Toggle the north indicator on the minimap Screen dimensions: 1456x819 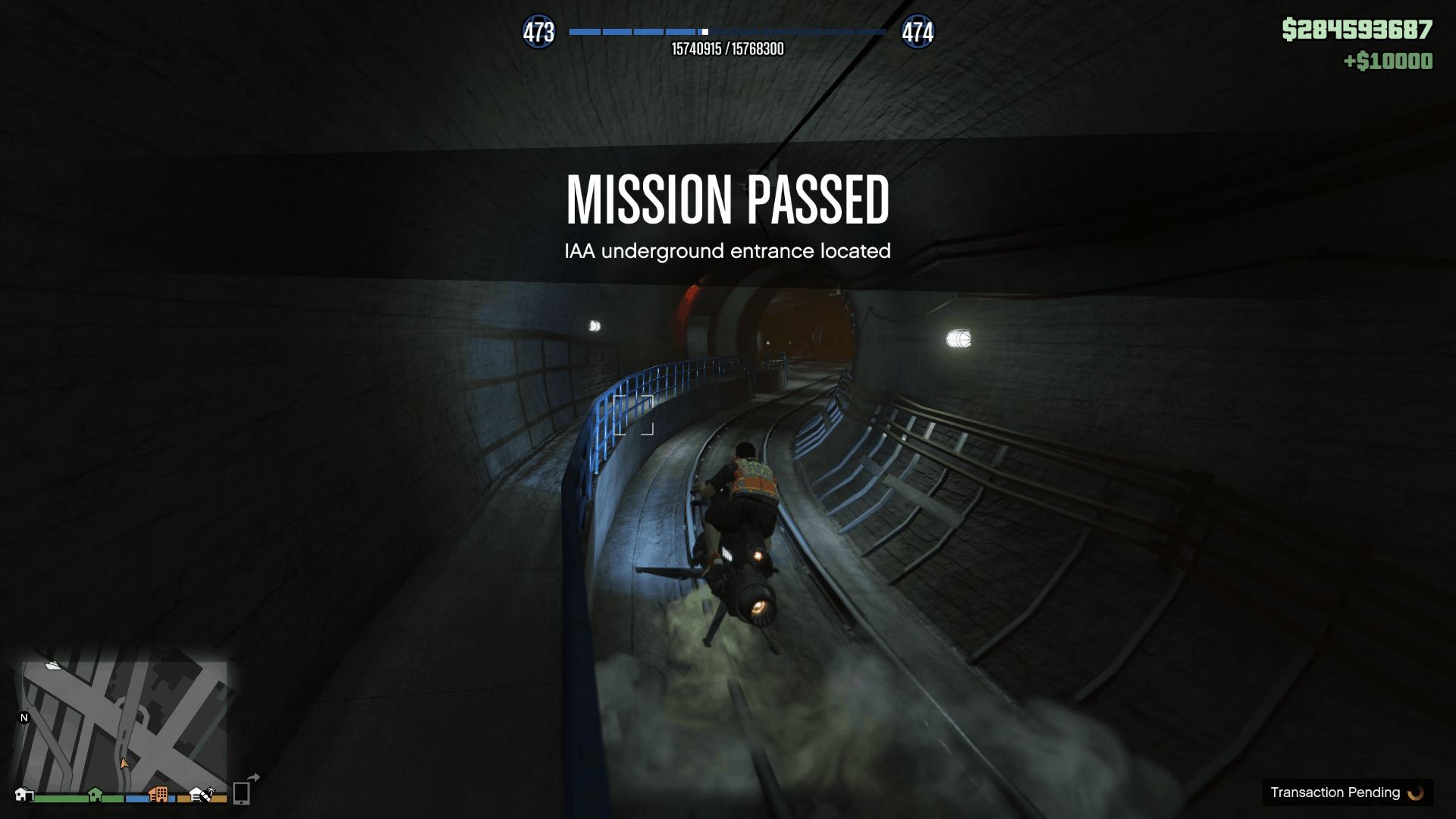point(24,718)
